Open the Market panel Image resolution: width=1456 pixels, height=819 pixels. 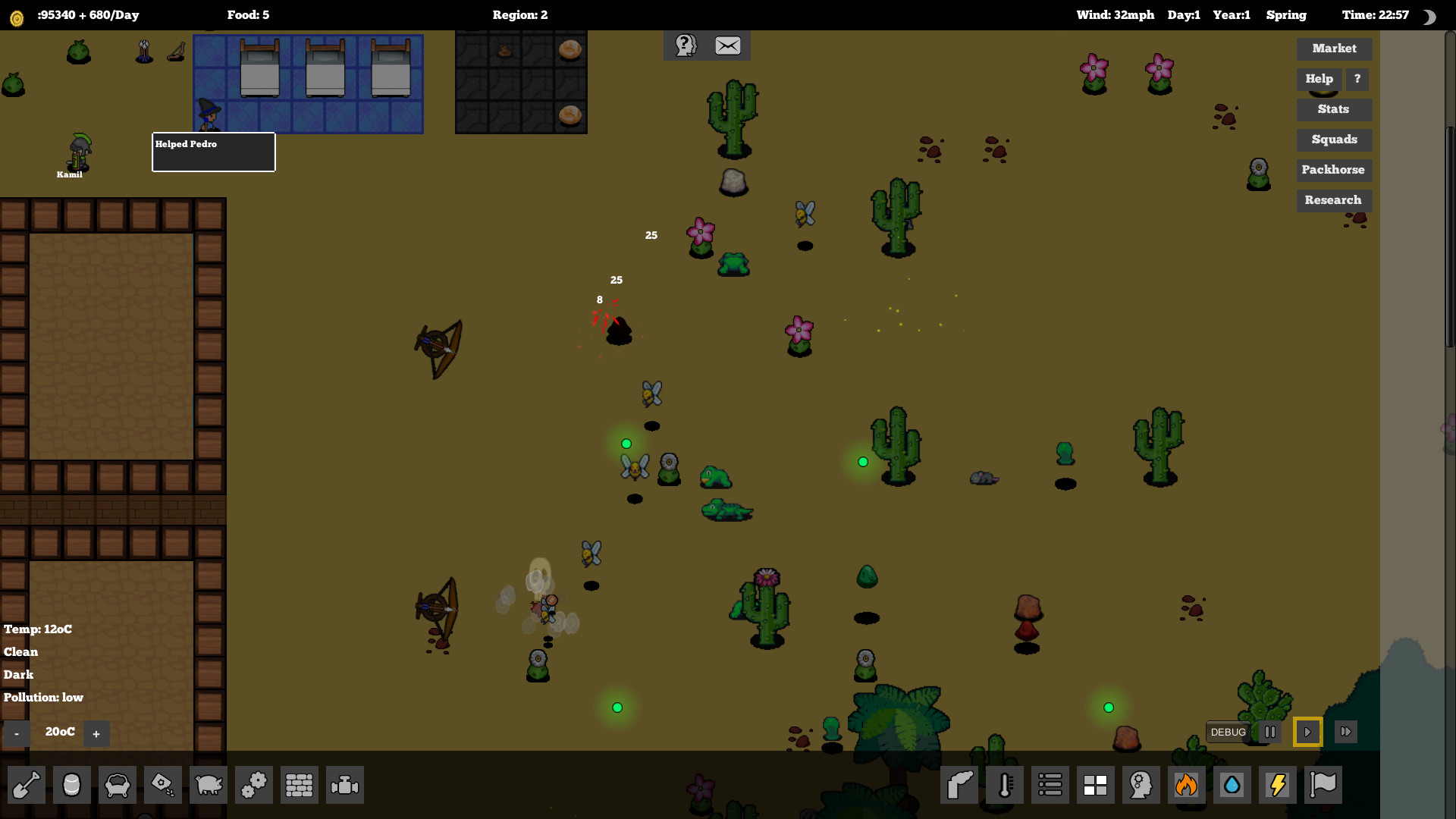pyautogui.click(x=1334, y=49)
